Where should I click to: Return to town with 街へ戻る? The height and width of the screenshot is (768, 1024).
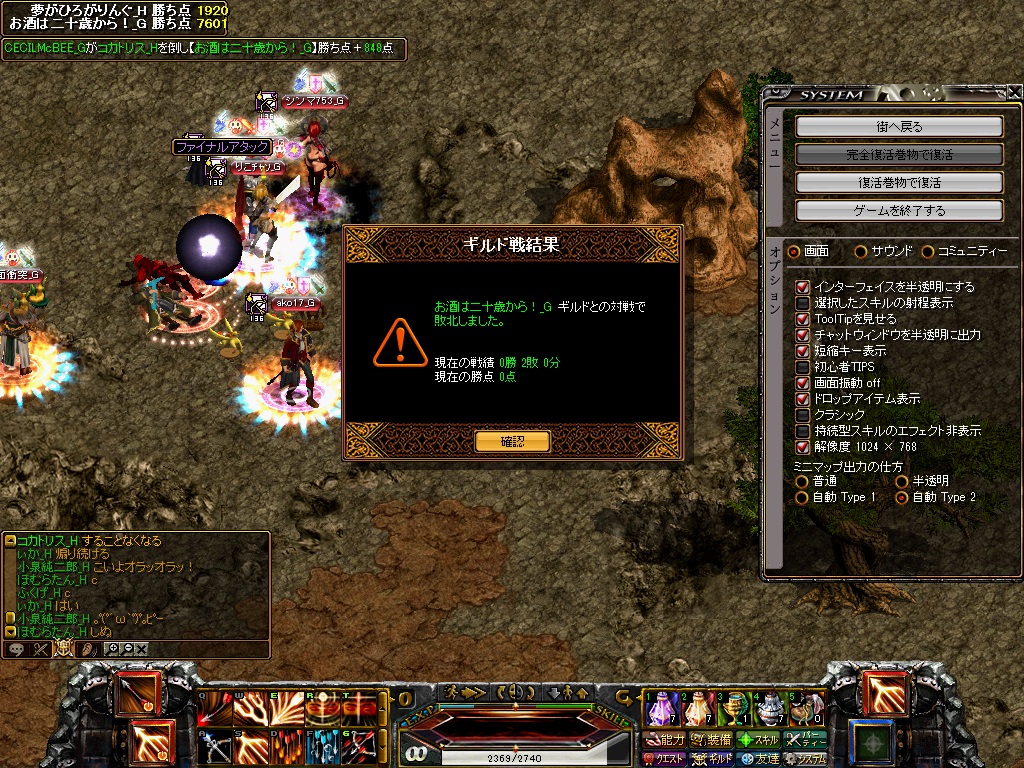coord(899,127)
